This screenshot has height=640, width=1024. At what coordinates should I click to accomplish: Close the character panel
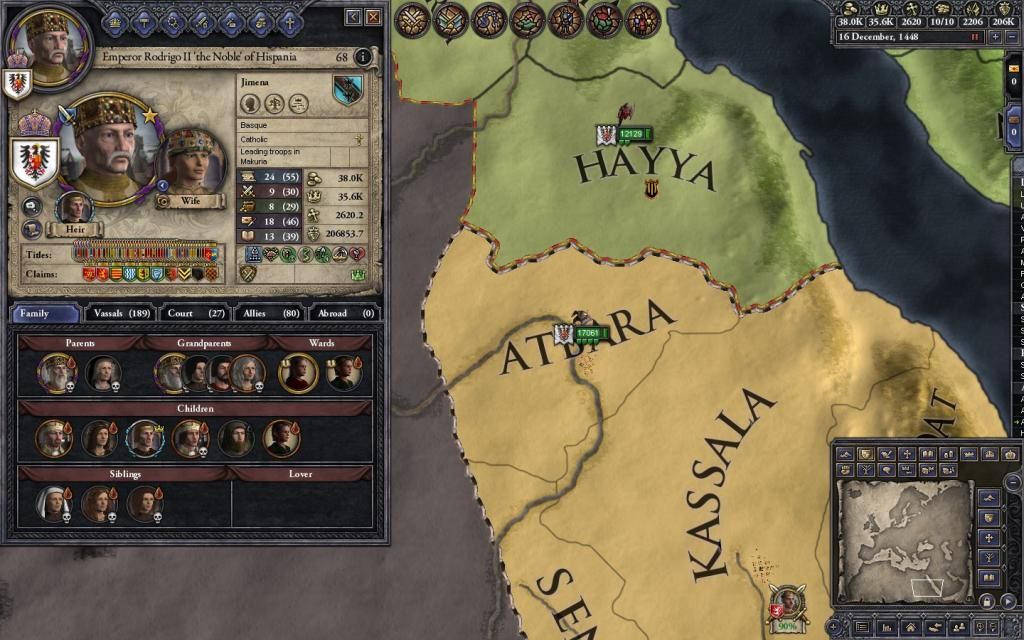[373, 18]
